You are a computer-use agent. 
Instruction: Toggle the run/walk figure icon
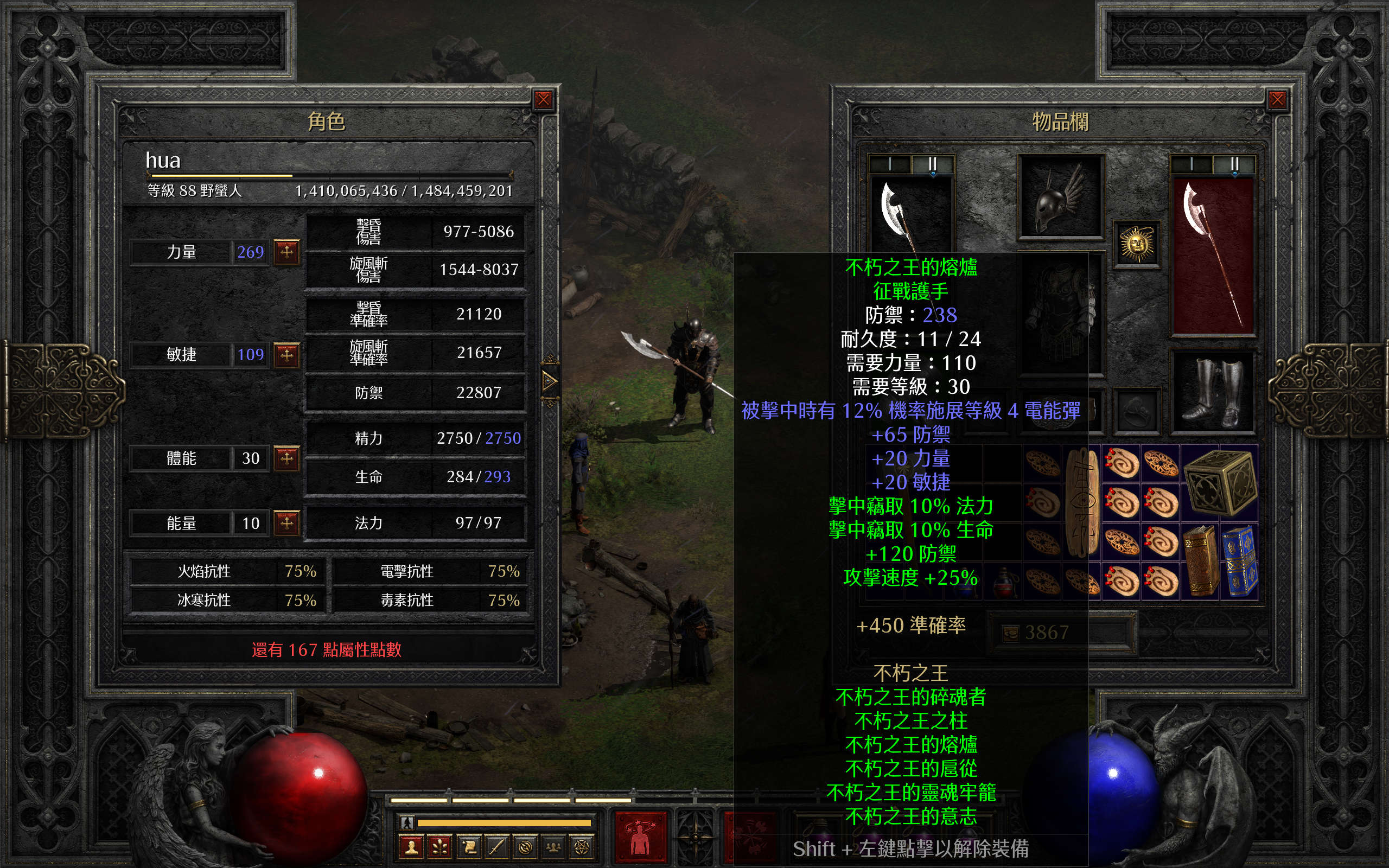click(x=407, y=822)
